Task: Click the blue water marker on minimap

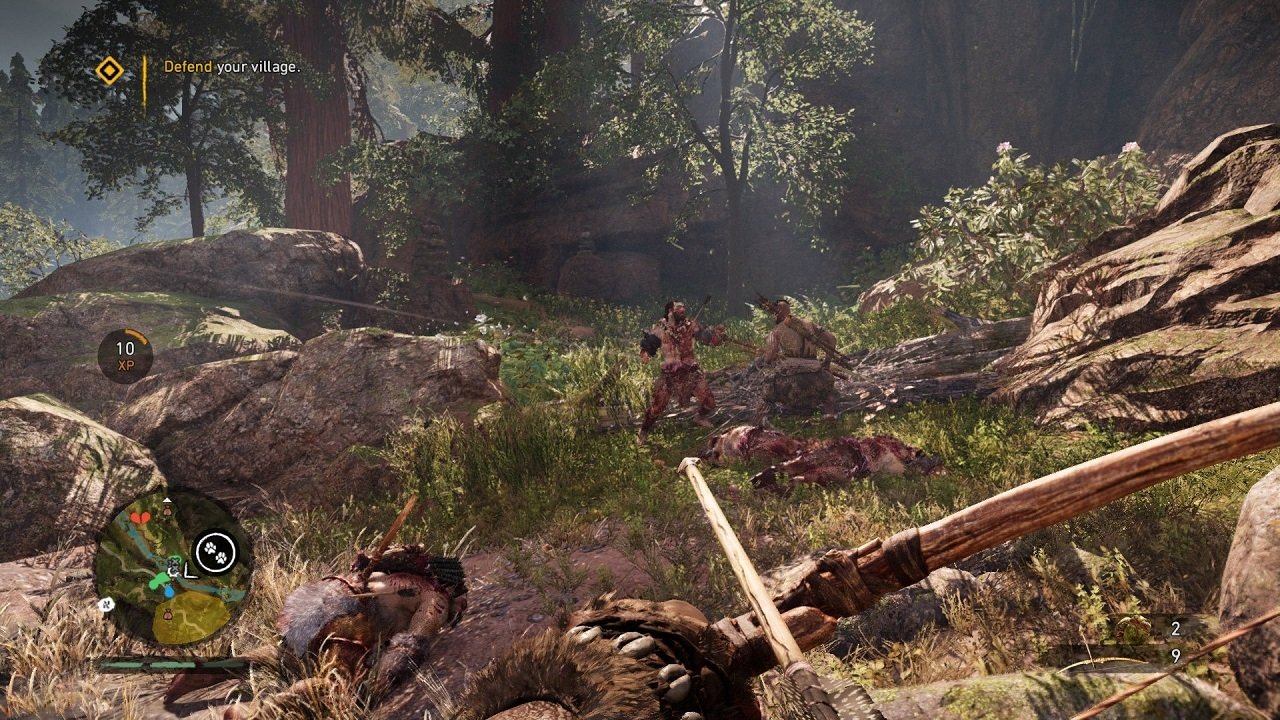Action: tap(169, 592)
